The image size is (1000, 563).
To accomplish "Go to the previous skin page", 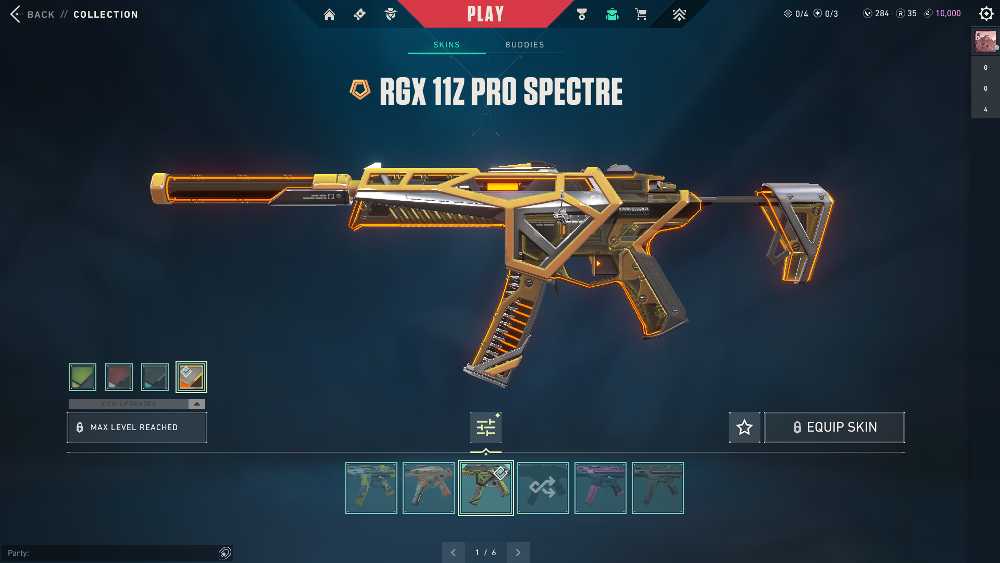I will (x=454, y=552).
